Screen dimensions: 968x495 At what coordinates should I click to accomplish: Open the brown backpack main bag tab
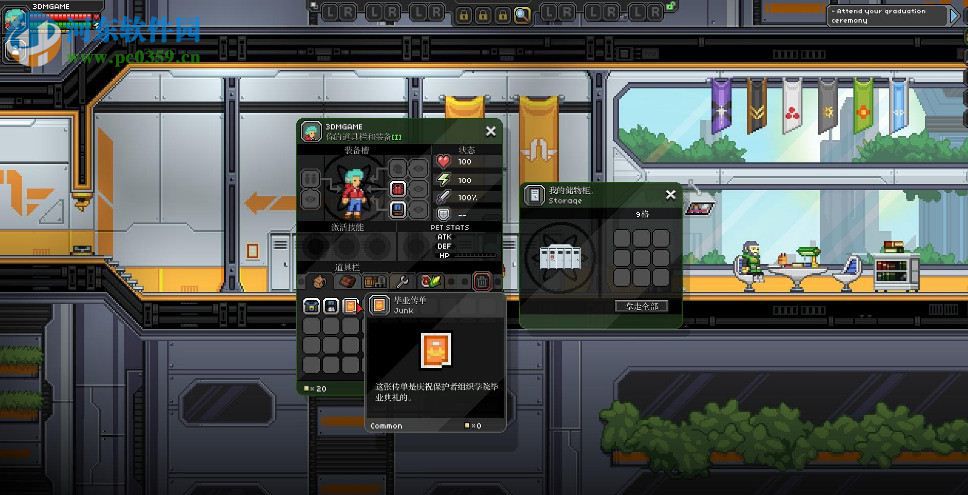(x=319, y=282)
